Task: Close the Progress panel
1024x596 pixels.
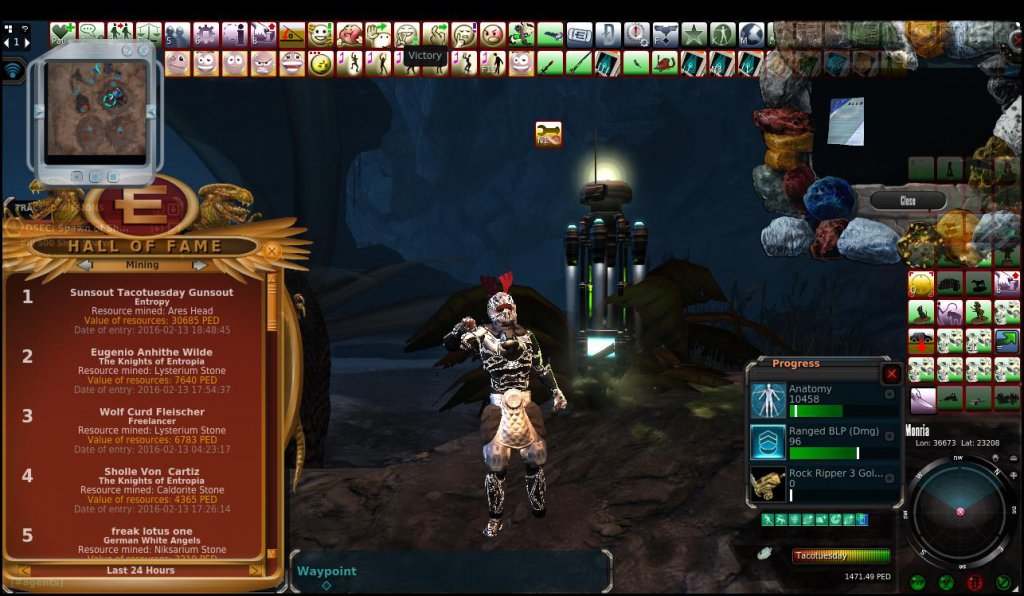Action: coord(891,374)
